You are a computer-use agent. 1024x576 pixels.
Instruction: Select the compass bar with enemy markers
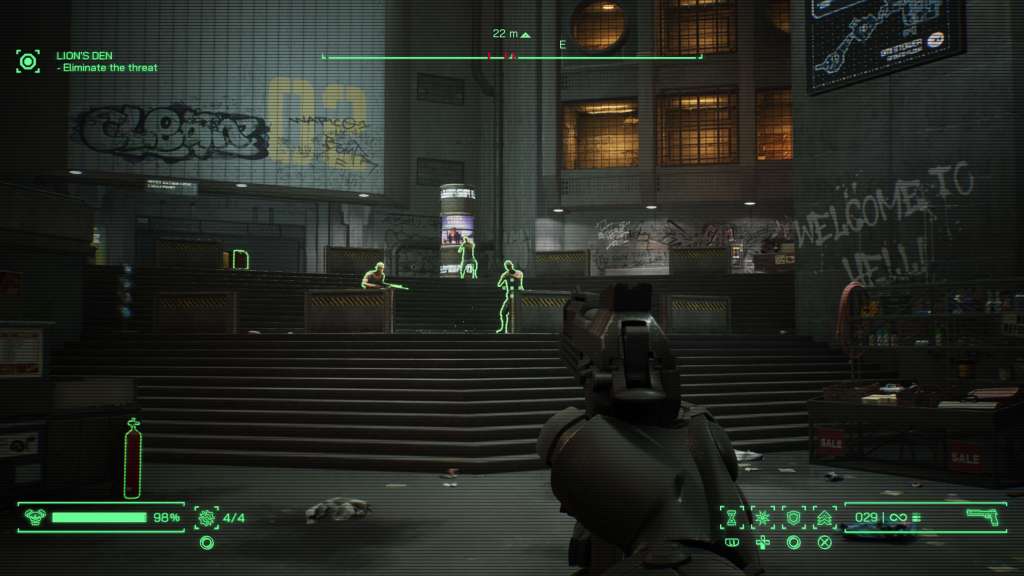[512, 57]
